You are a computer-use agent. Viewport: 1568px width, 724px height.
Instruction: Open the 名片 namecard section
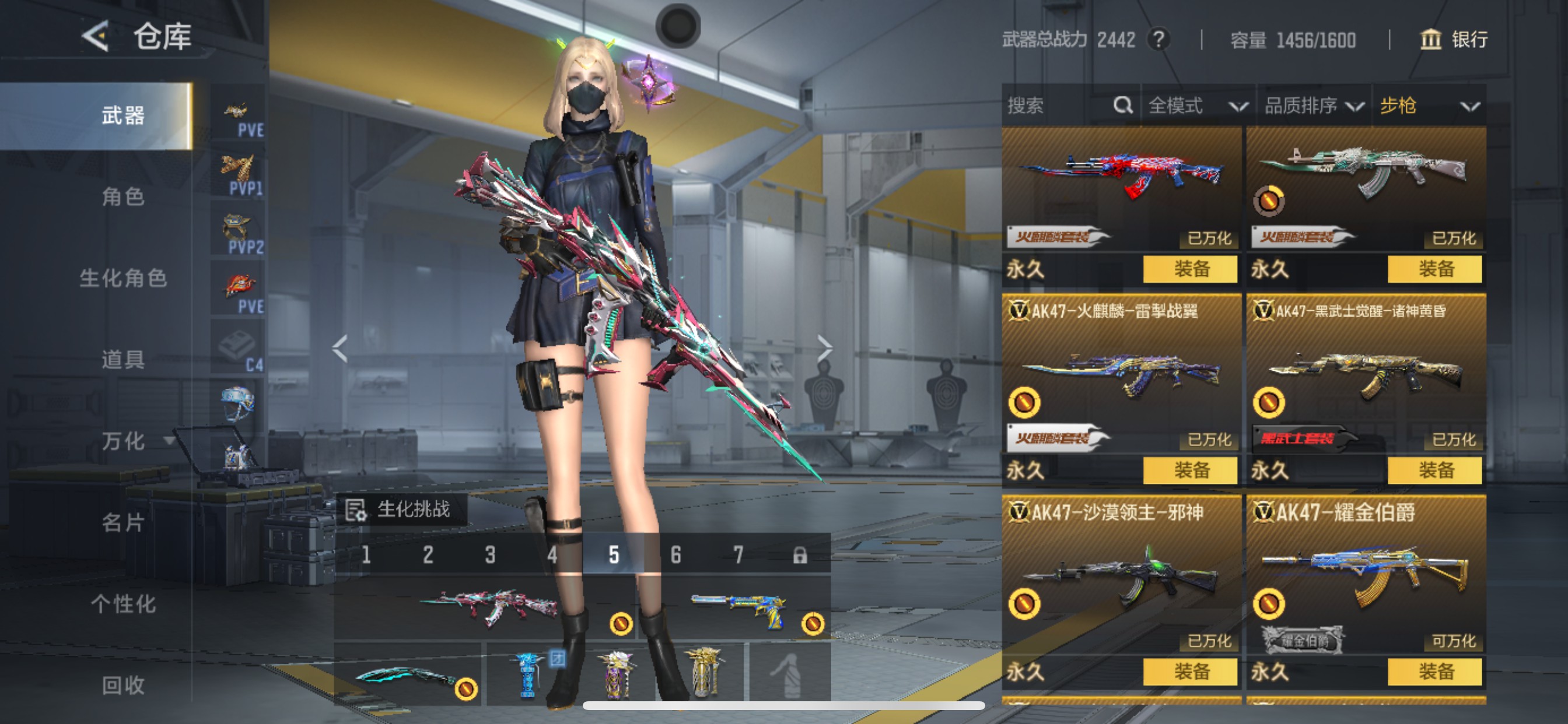[123, 522]
